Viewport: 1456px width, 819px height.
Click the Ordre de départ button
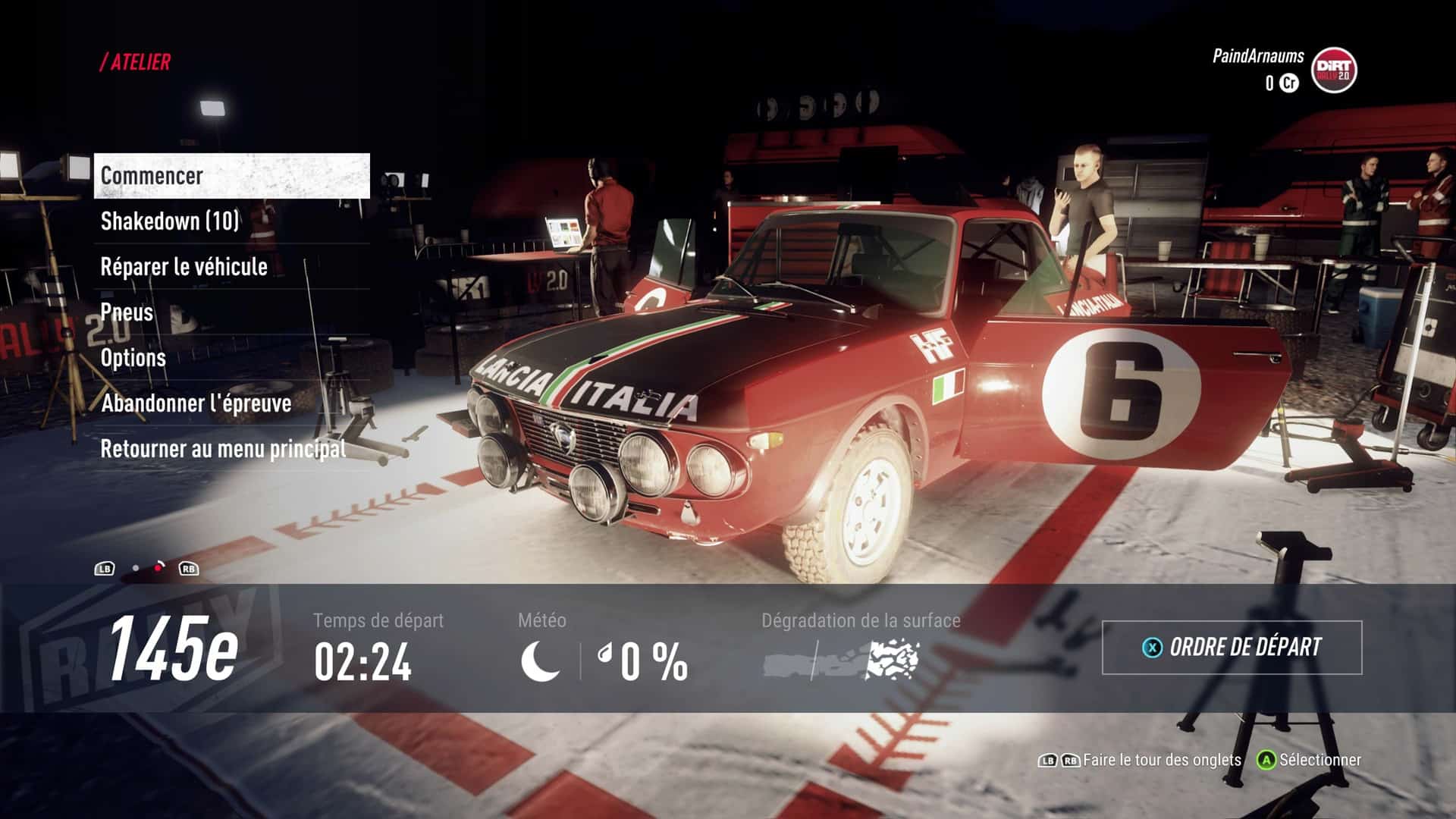(1232, 648)
